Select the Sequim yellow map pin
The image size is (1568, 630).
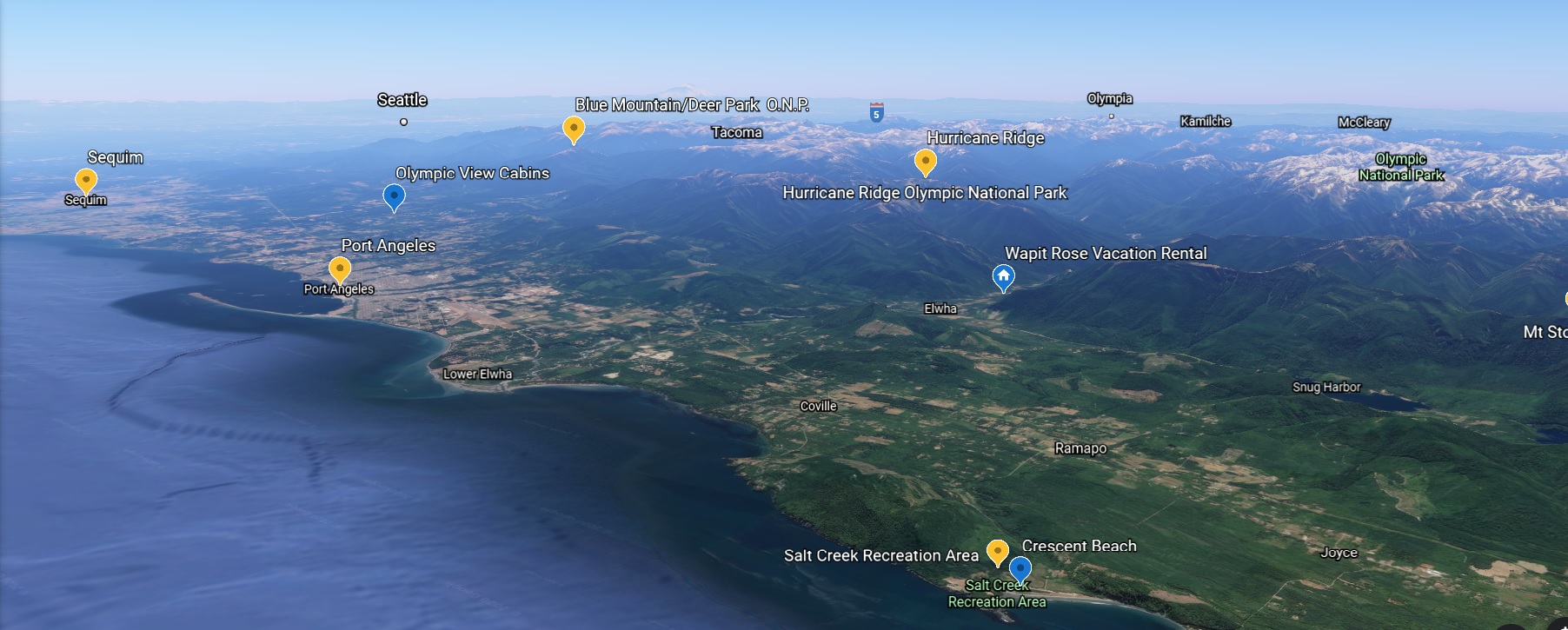pyautogui.click(x=86, y=180)
